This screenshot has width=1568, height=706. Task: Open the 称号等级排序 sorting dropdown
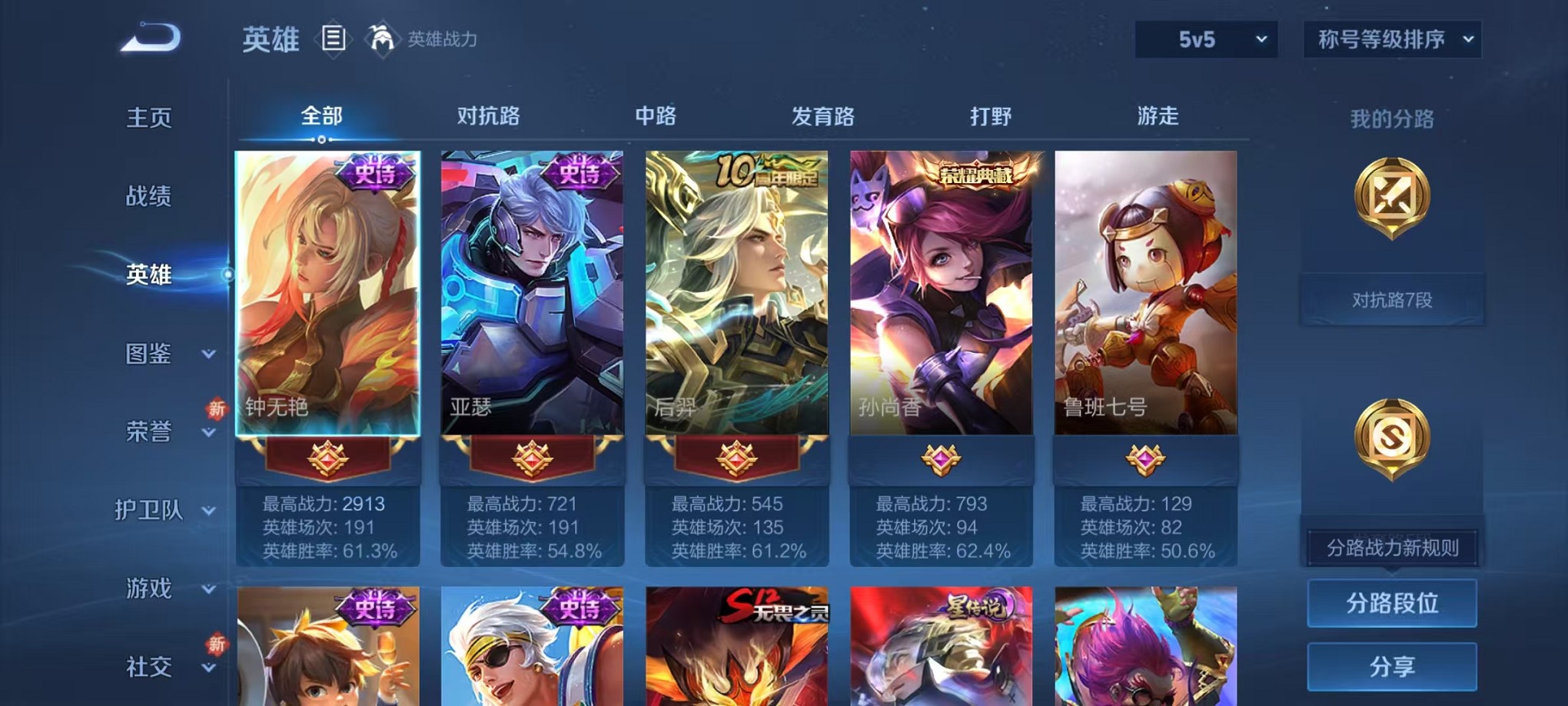point(1390,38)
